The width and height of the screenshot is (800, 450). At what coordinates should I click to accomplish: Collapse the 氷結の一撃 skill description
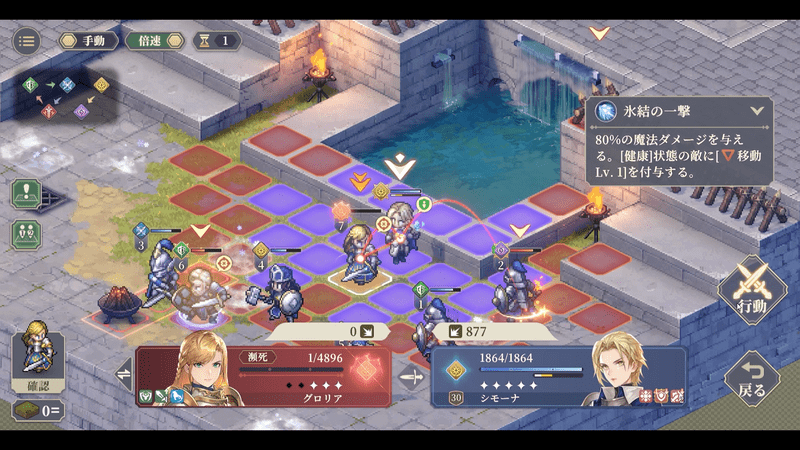[756, 112]
